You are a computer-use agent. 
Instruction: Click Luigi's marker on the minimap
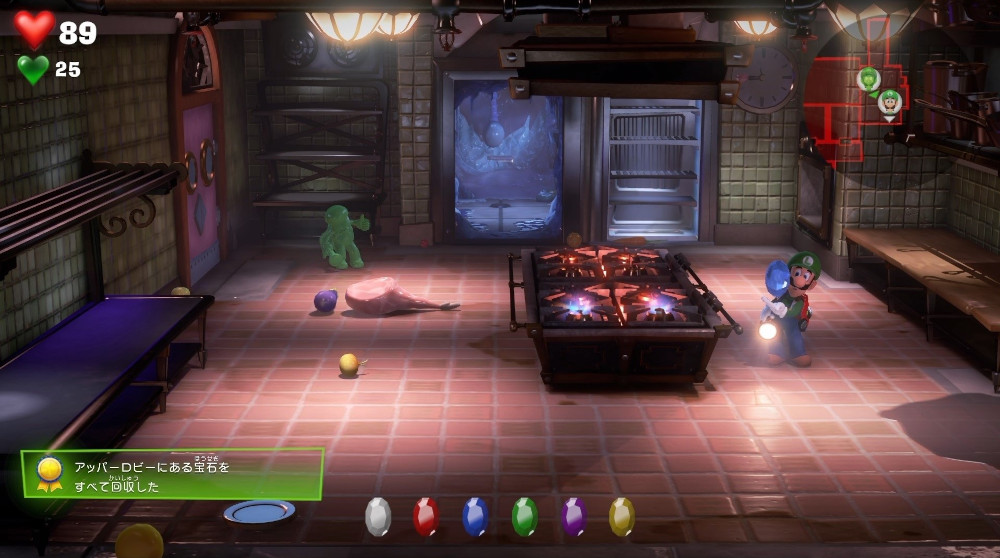pyautogui.click(x=889, y=101)
